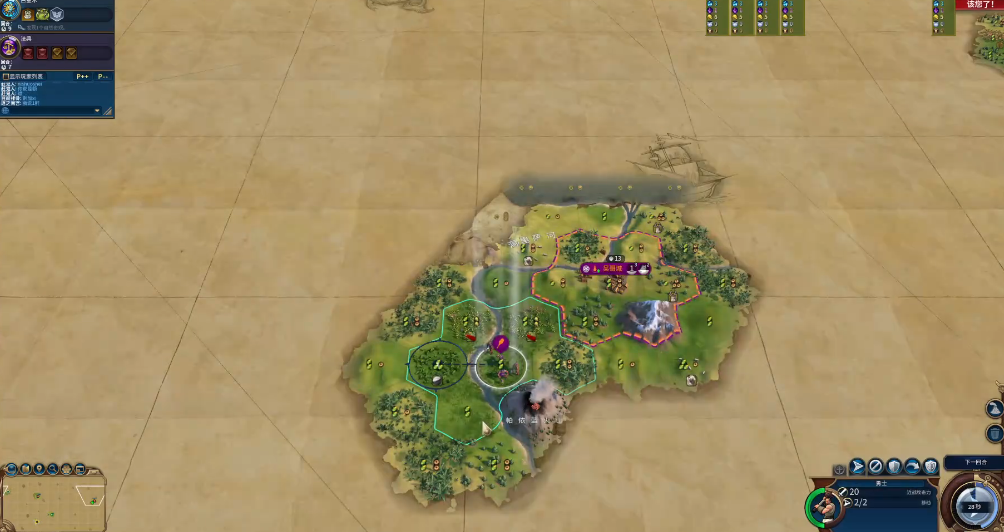Click the turn timer globe
The image size is (1004, 532).
pos(974,506)
